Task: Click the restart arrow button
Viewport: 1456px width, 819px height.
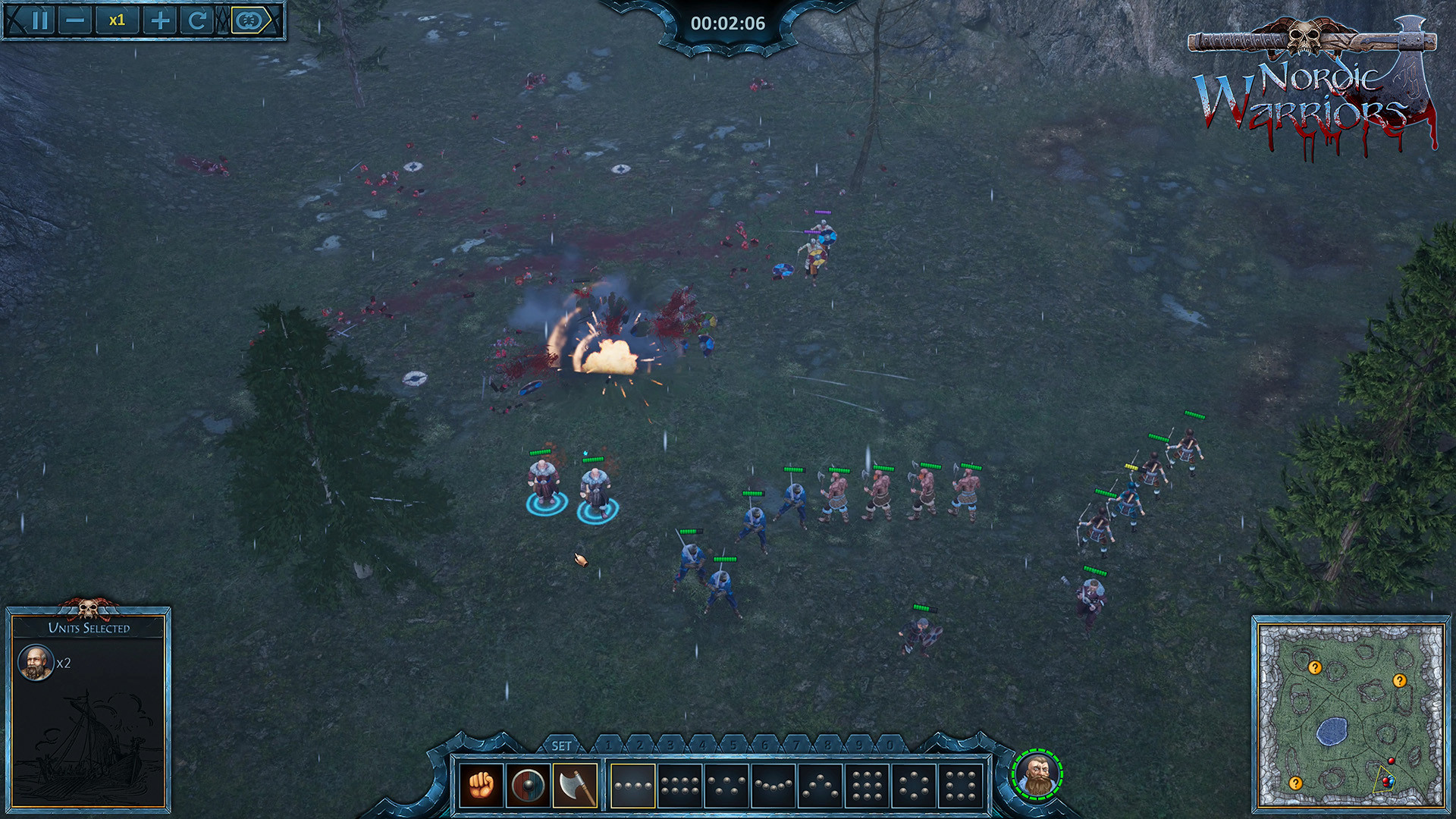Action: tap(198, 20)
